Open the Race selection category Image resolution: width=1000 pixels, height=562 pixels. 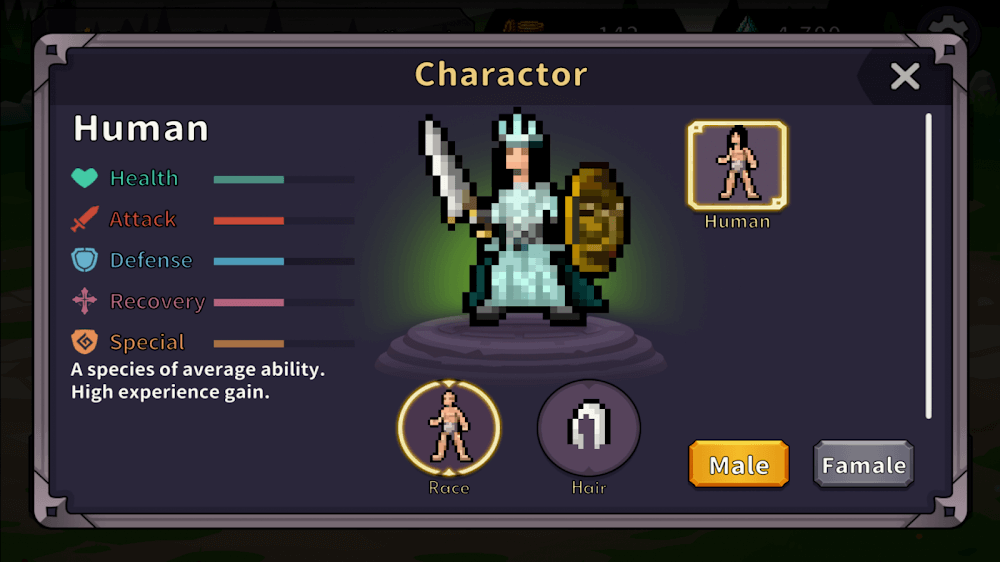pos(449,428)
